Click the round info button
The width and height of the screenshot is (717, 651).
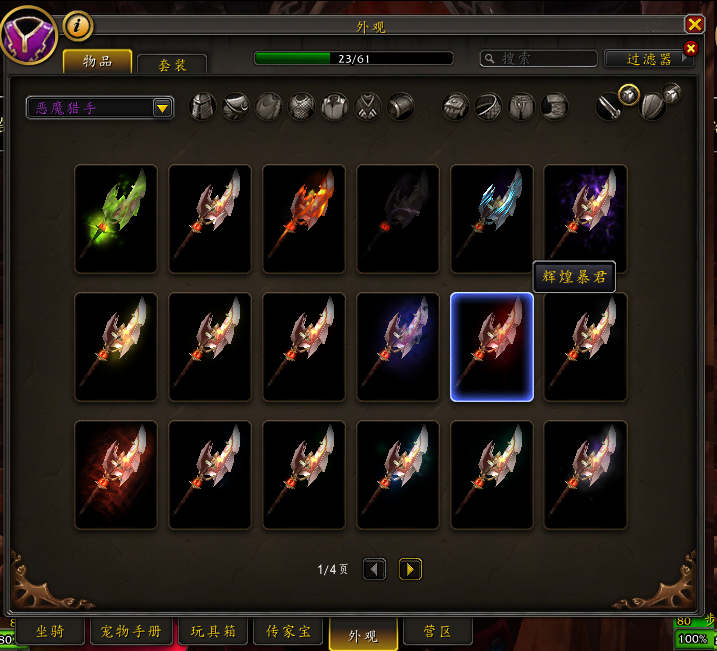(x=78, y=26)
